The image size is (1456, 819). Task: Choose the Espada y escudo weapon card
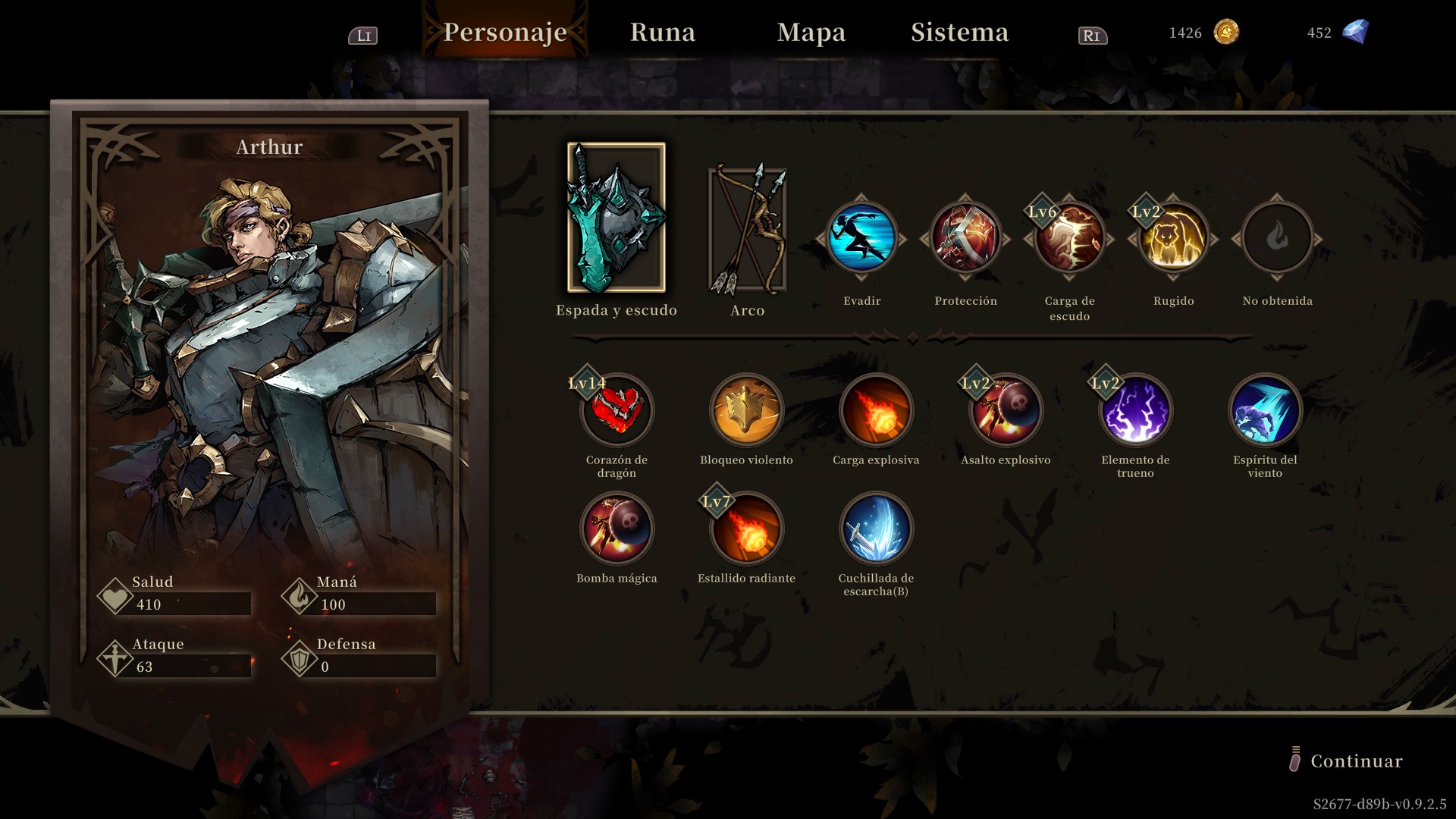point(616,218)
